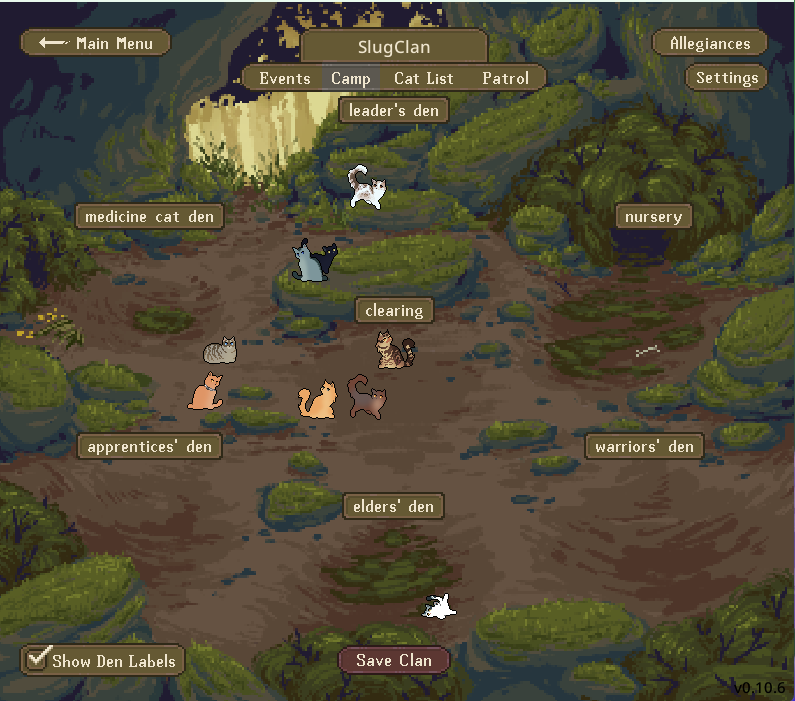This screenshot has width=795, height=701.
Task: Show the Allegiances page
Action: tap(709, 43)
